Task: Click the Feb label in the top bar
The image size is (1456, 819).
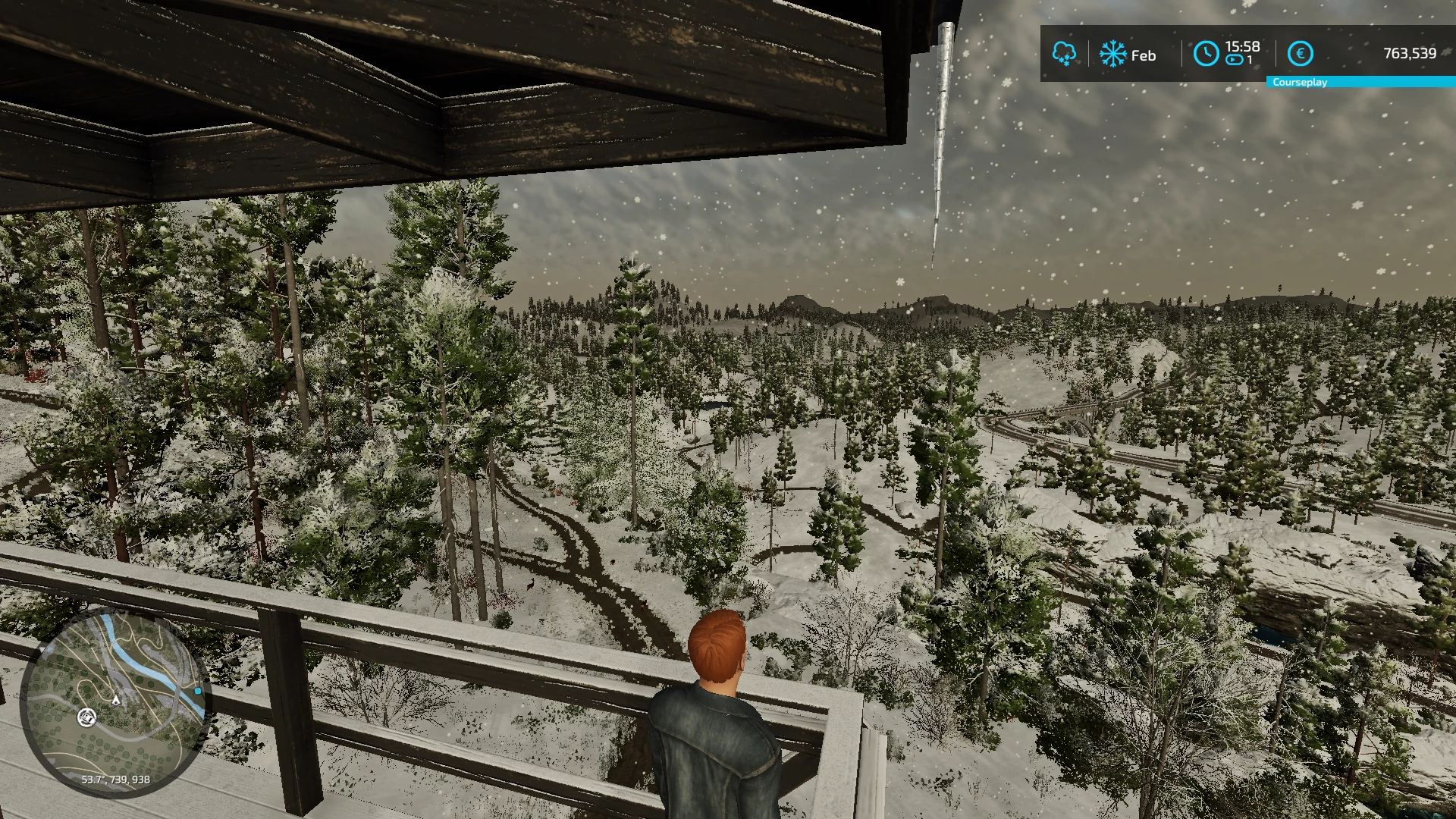Action: point(1143,54)
